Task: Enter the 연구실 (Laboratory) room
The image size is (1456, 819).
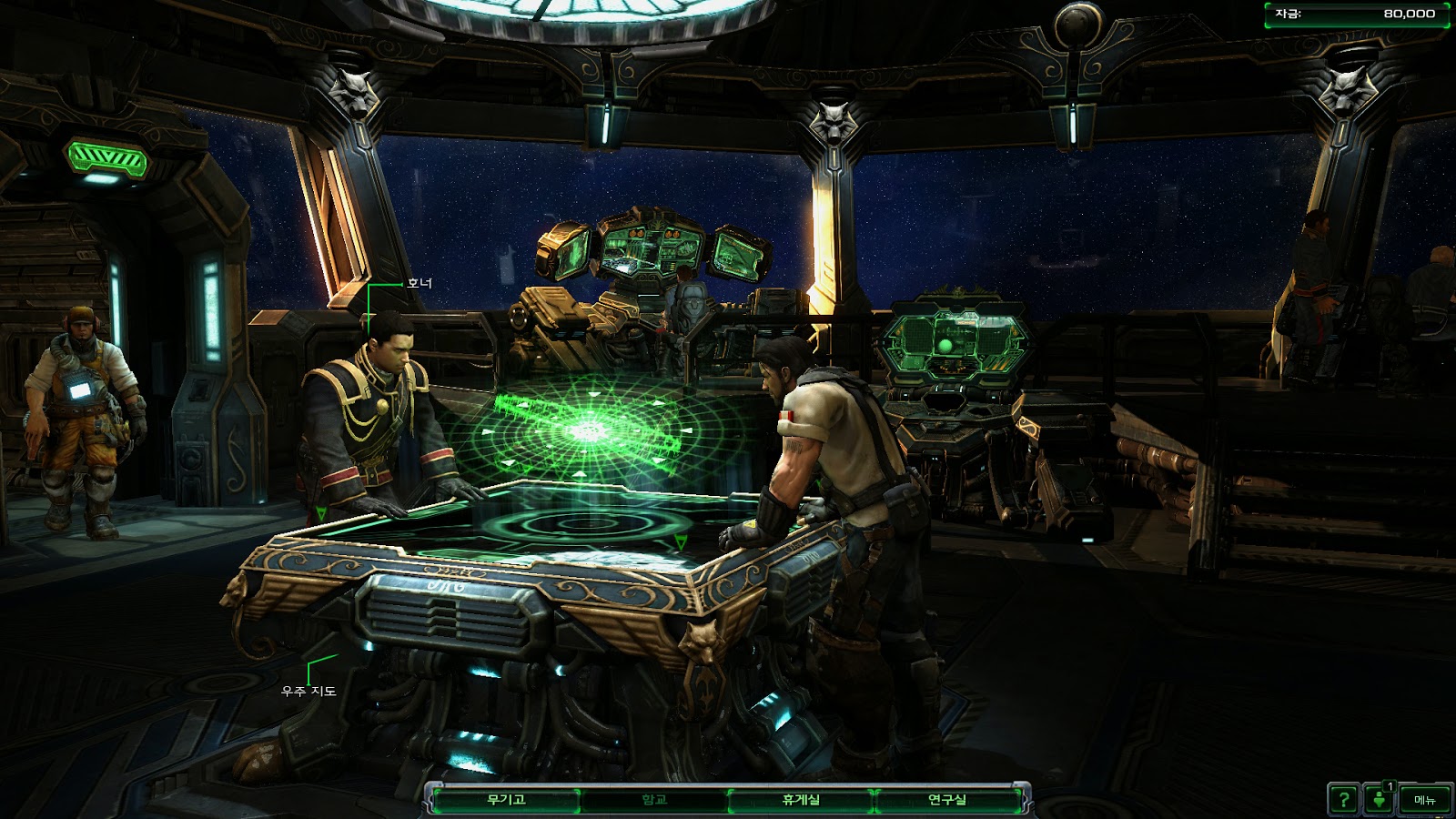Action: point(947,800)
